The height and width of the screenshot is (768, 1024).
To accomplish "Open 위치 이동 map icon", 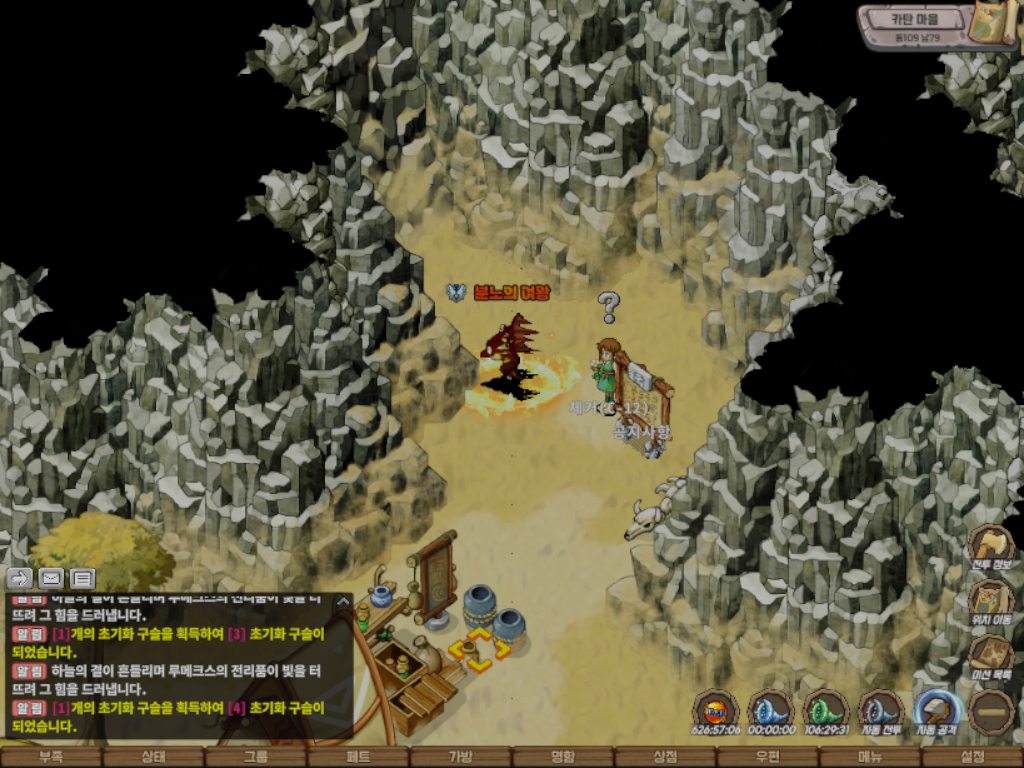I will [x=991, y=602].
